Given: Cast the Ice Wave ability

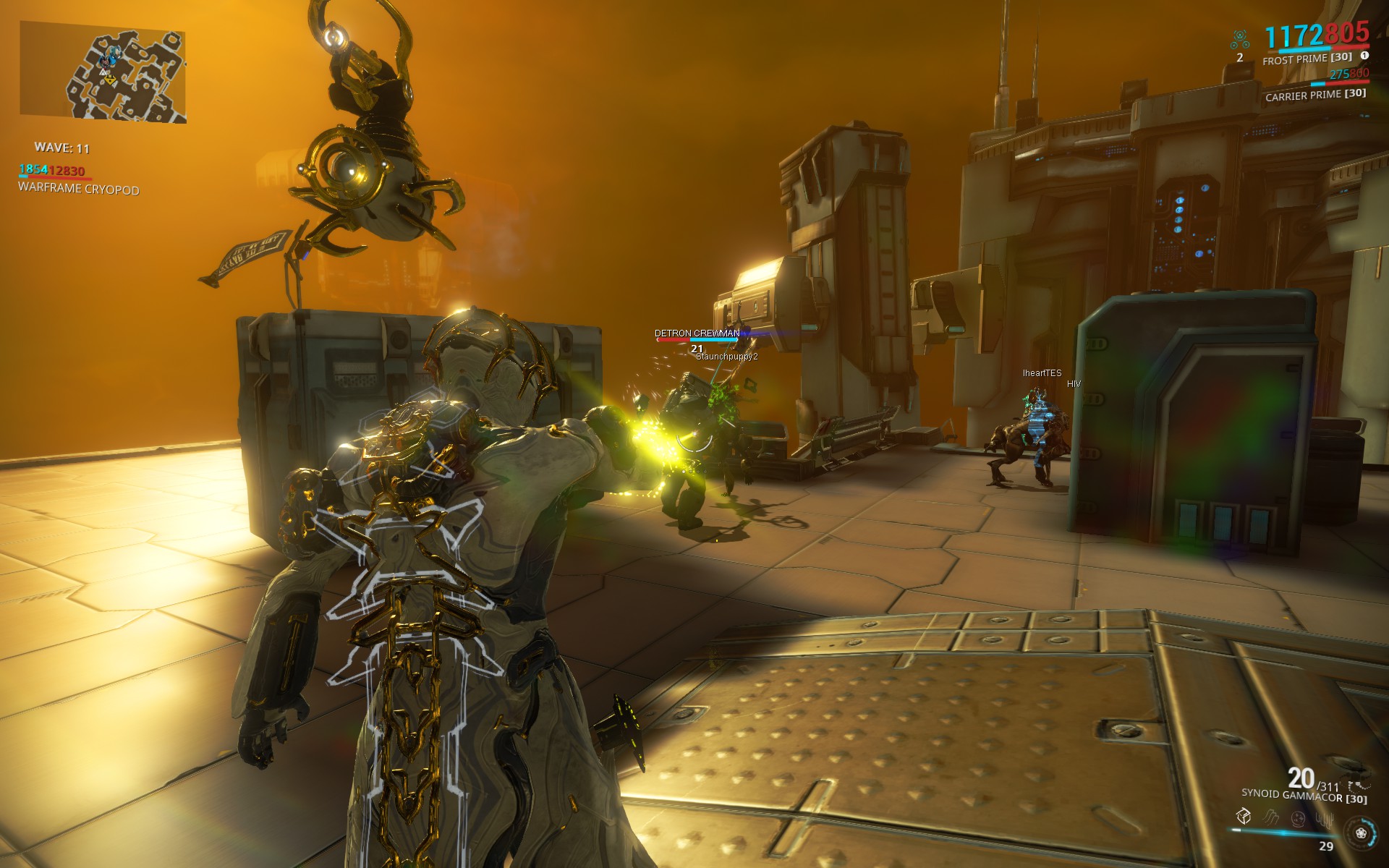Looking at the screenshot, I should point(1271,818).
